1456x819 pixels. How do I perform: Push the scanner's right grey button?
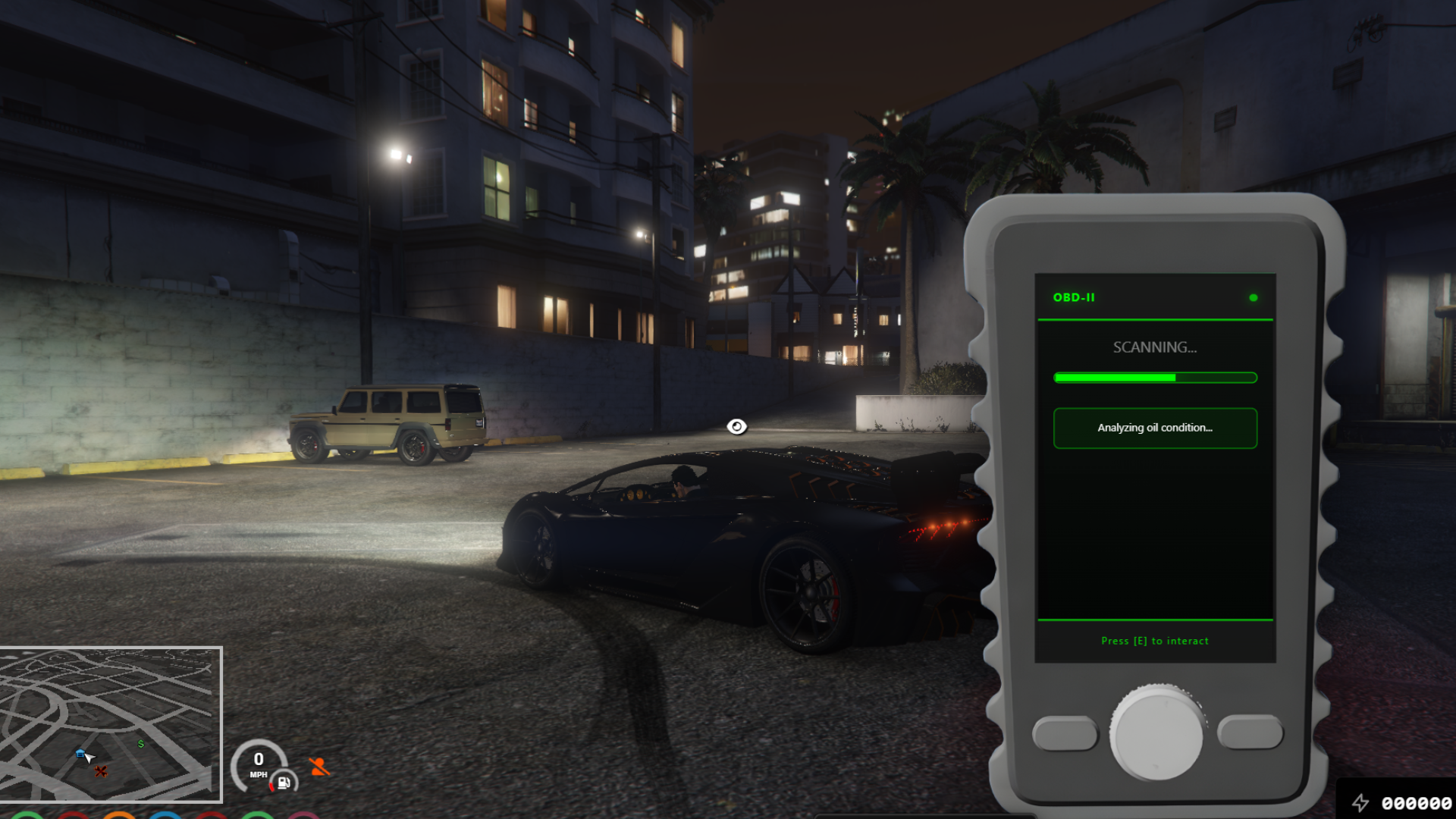1250,732
